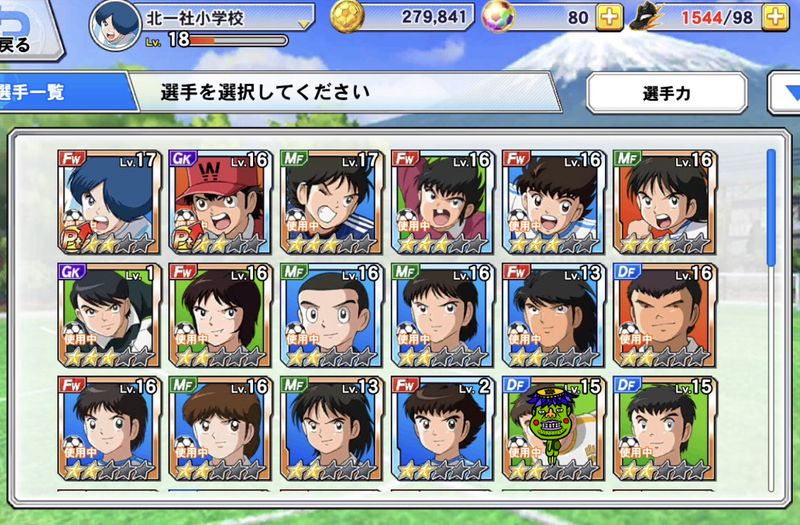Image resolution: width=800 pixels, height=525 pixels.
Task: Choose the red-cap GK Lv.16 player card
Action: click(215, 201)
